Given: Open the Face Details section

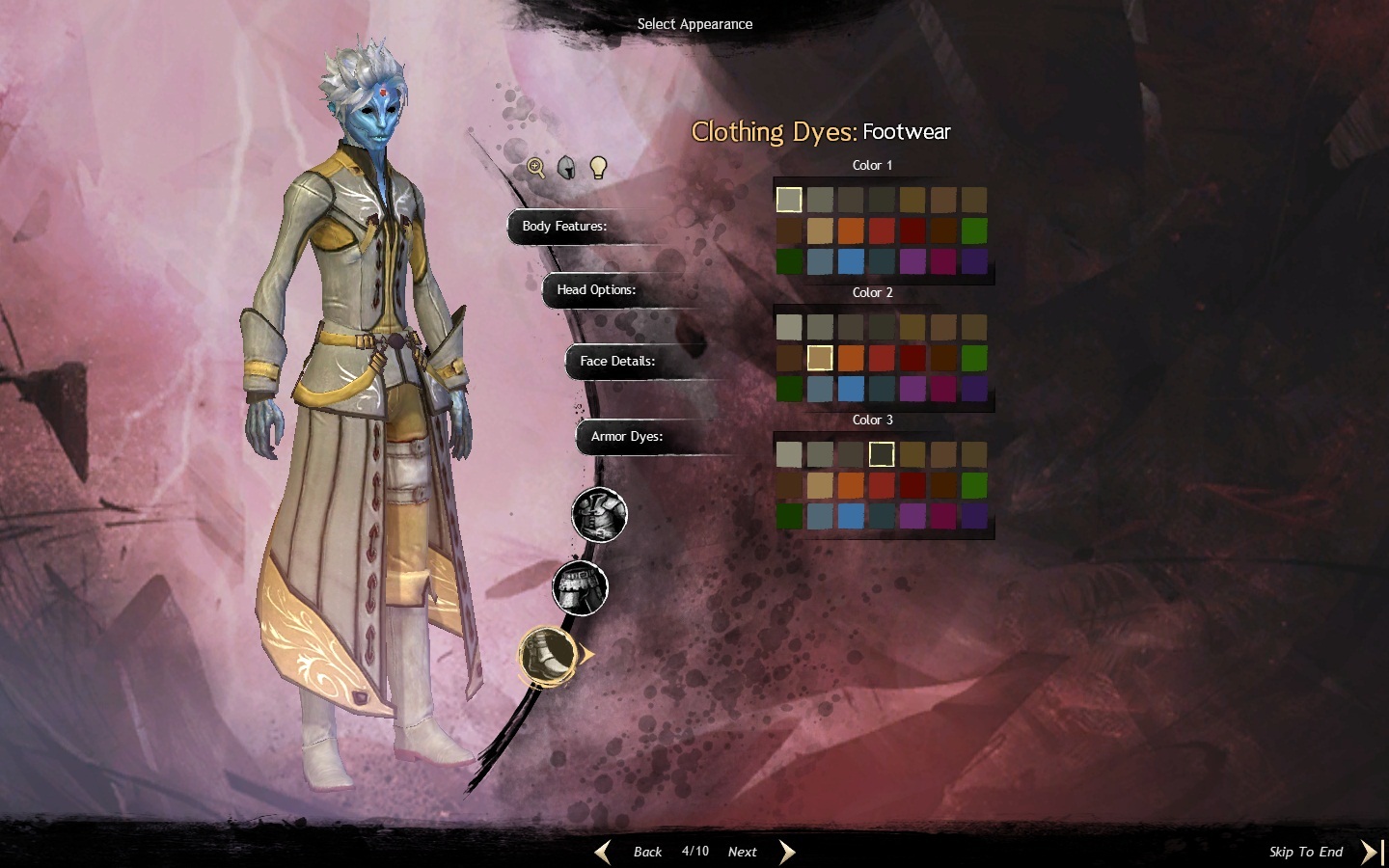Looking at the screenshot, I should (x=617, y=362).
